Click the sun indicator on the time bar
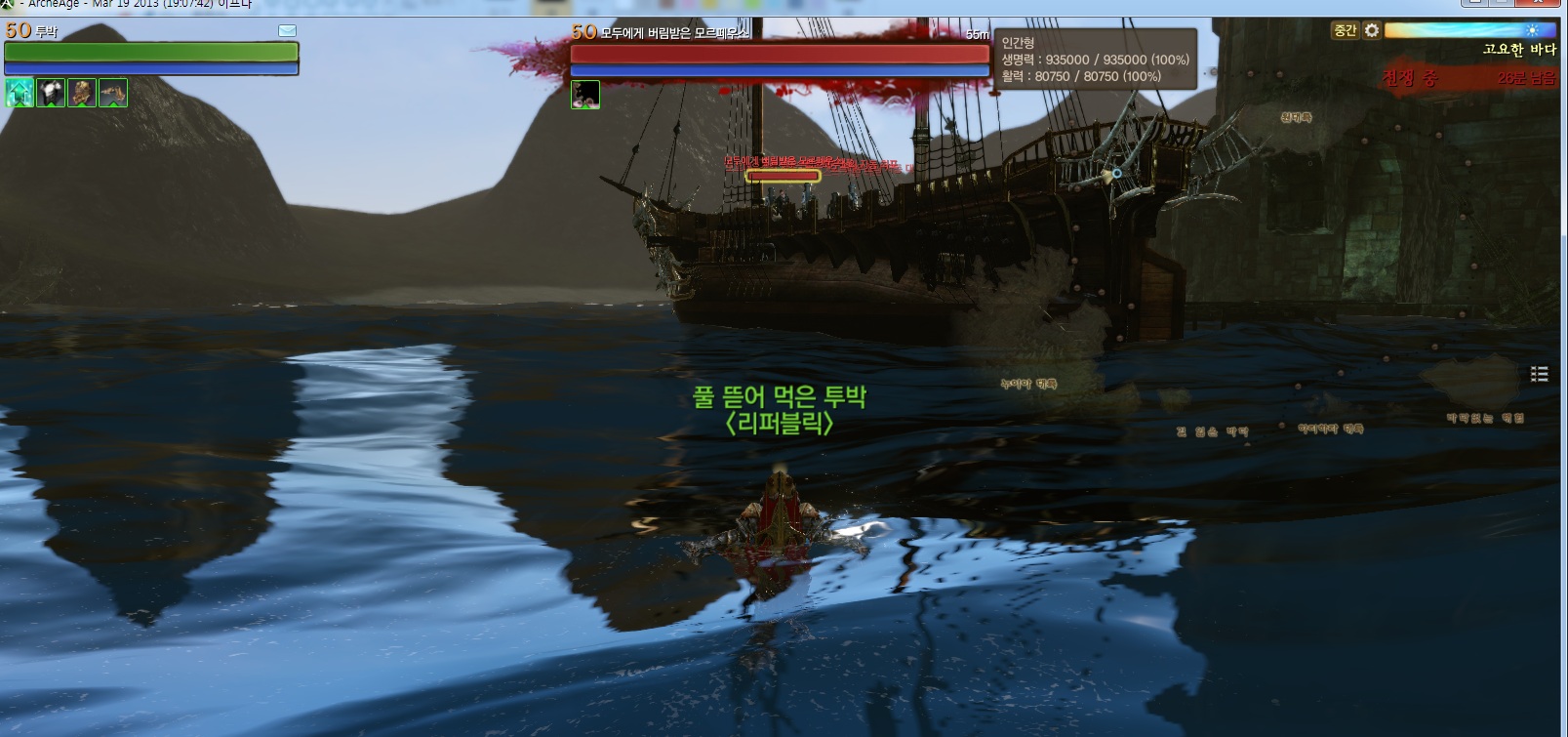Image resolution: width=1568 pixels, height=737 pixels. tap(1533, 30)
